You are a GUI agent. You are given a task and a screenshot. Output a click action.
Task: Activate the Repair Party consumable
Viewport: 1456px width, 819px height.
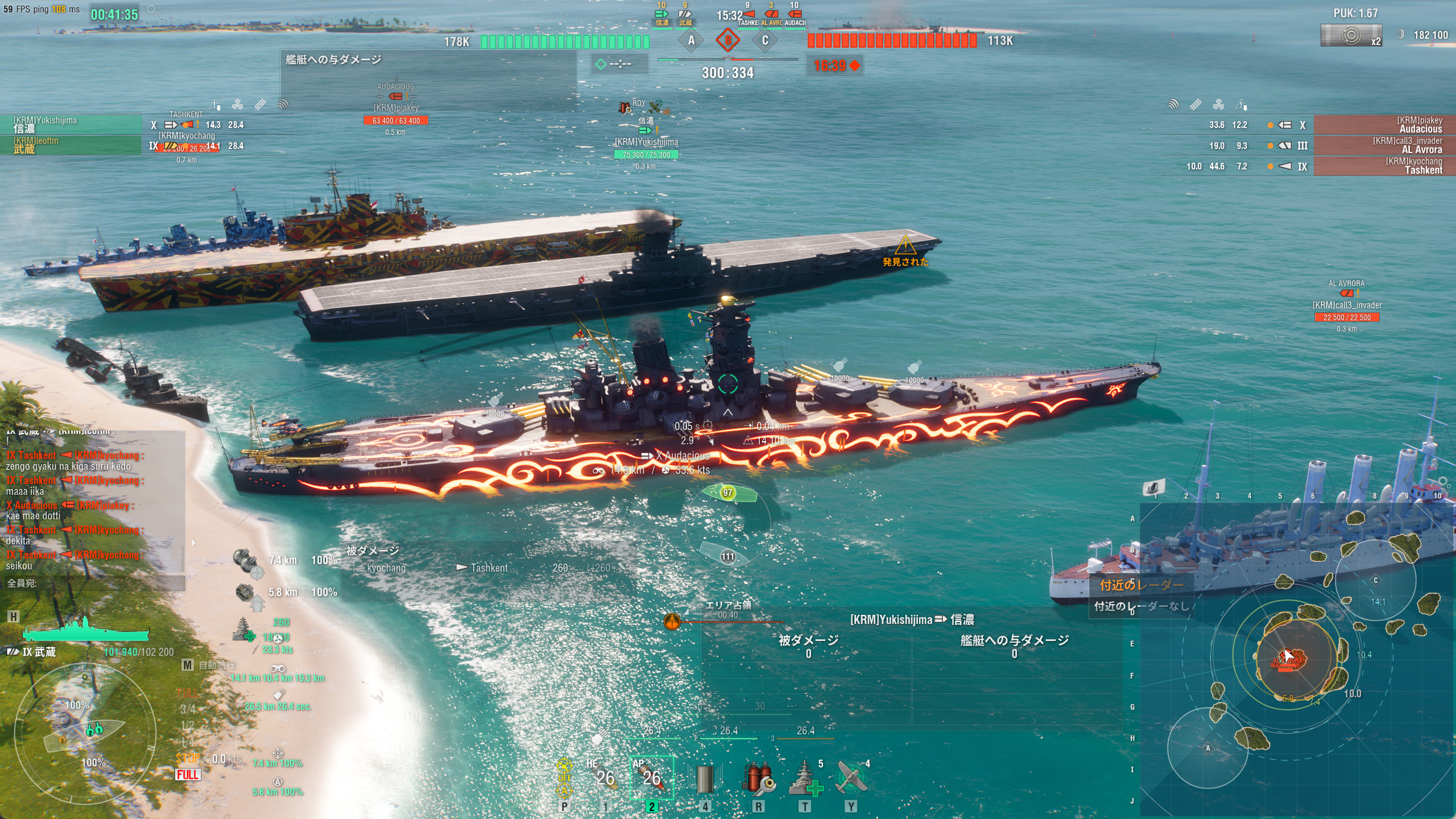point(805,778)
